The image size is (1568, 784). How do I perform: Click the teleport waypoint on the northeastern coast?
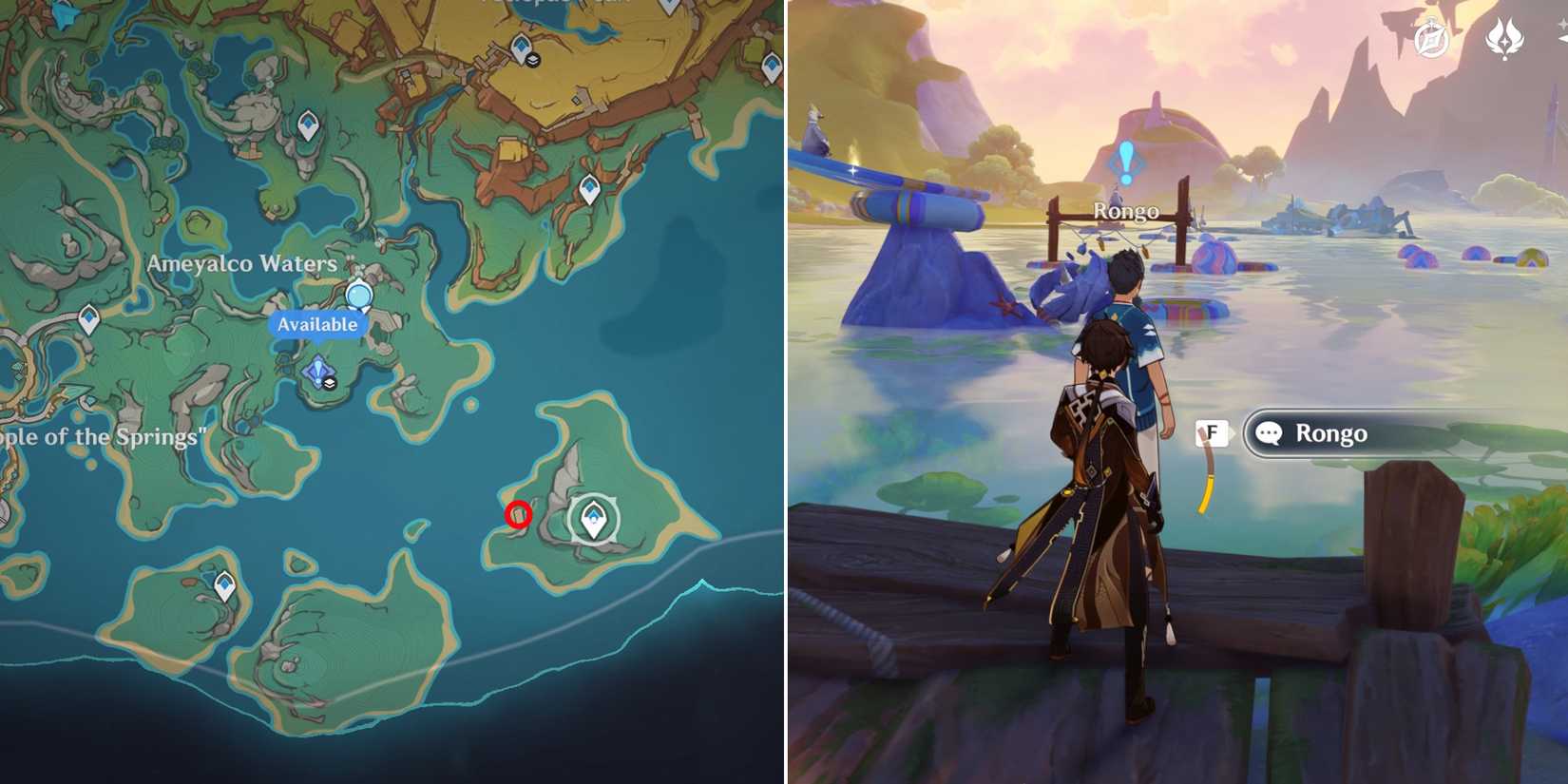coord(589,186)
